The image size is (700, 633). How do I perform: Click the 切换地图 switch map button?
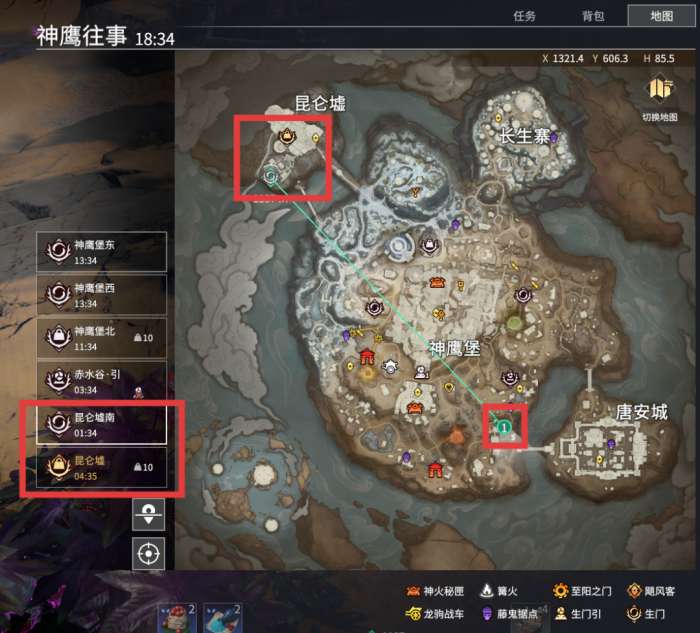[659, 98]
